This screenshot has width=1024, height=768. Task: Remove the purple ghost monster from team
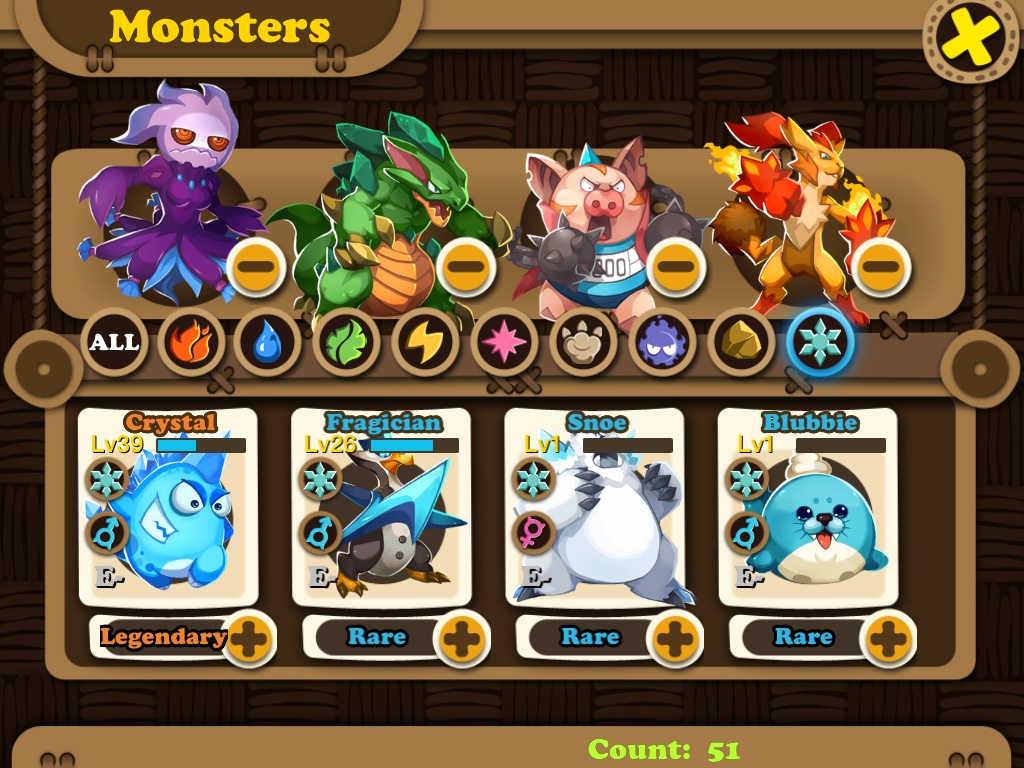click(257, 267)
